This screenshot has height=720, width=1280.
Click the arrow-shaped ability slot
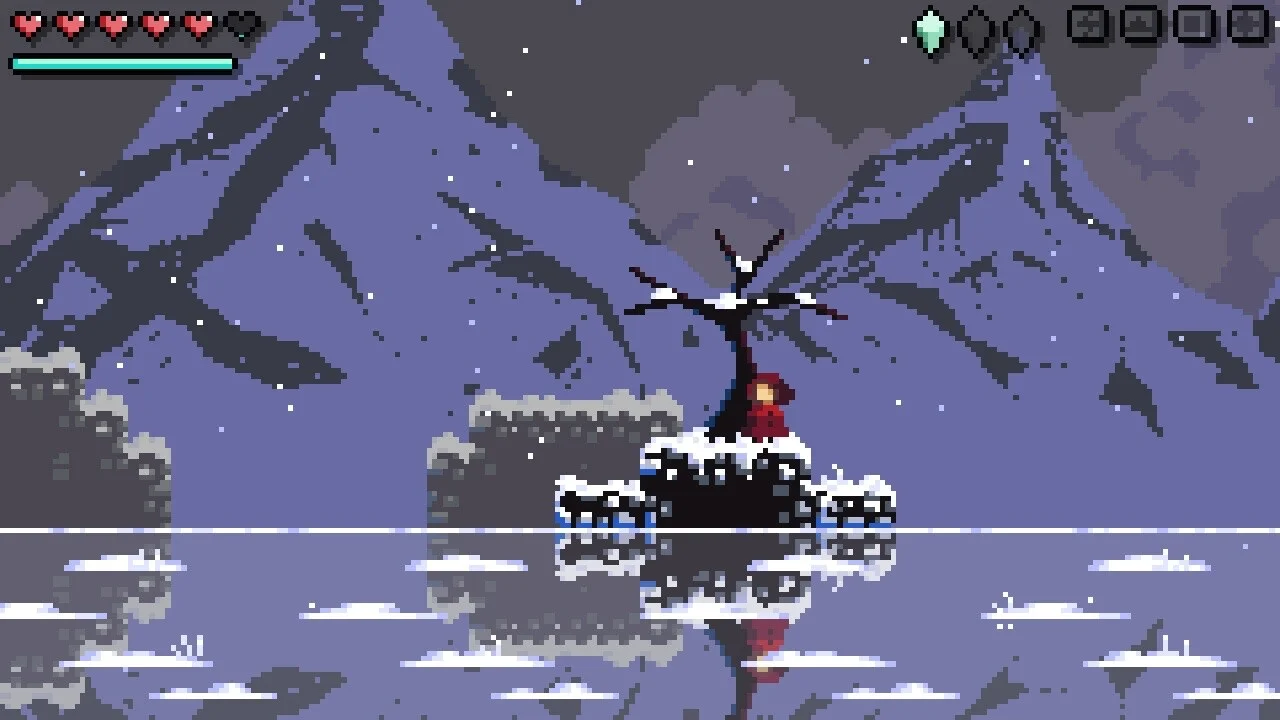pyautogui.click(x=1089, y=23)
